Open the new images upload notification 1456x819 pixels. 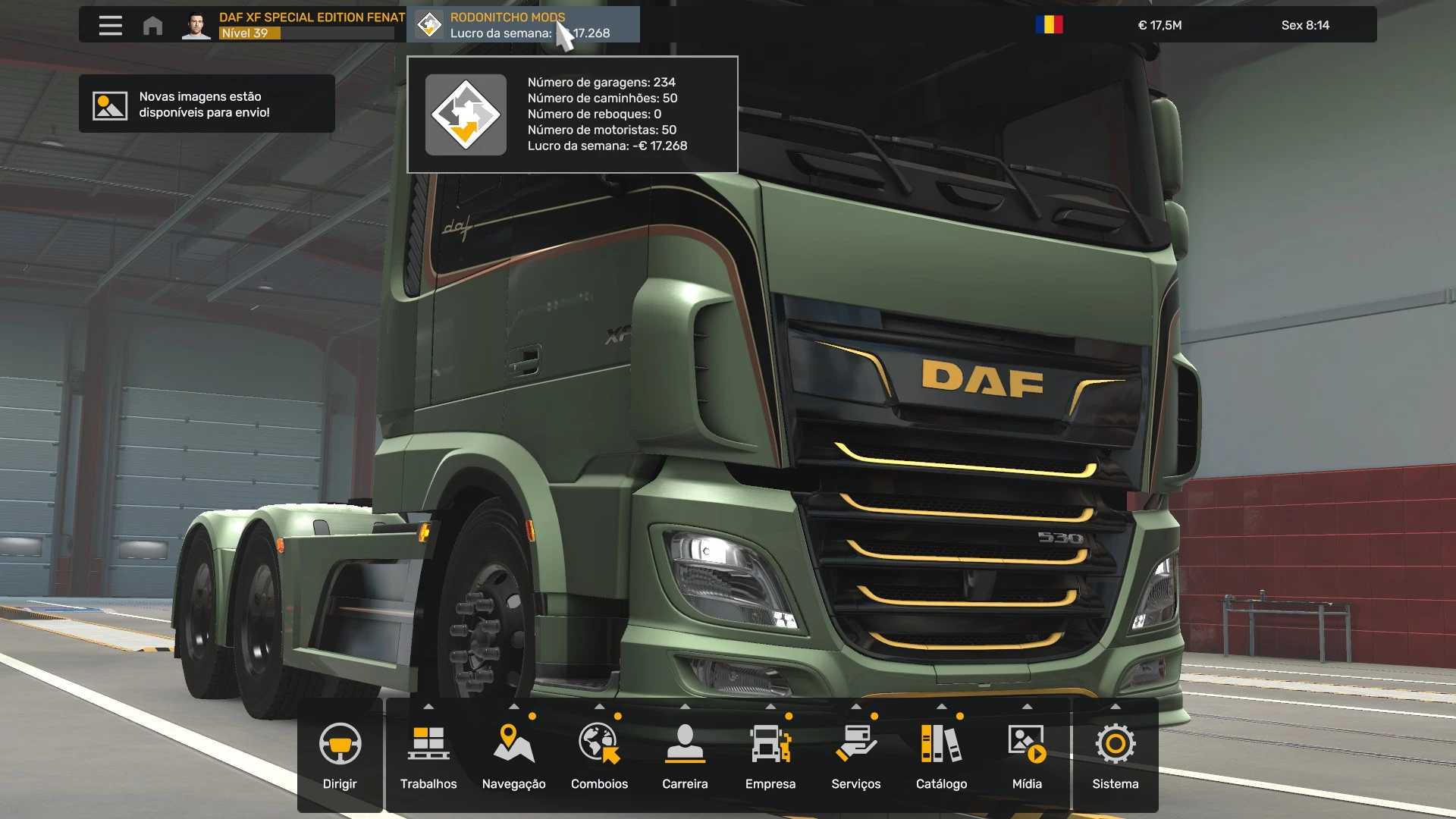click(206, 104)
